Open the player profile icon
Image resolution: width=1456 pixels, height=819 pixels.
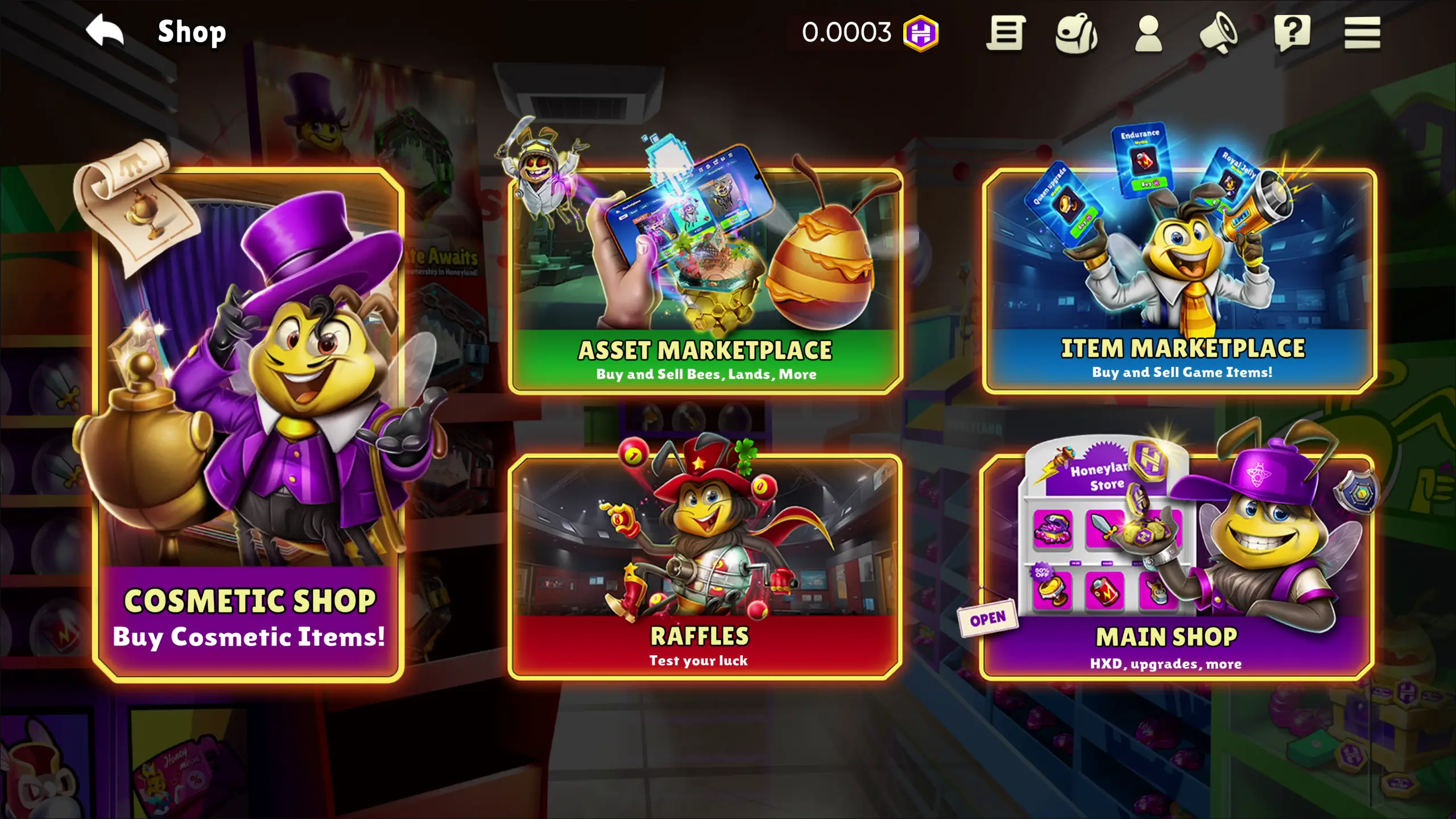pos(1148,34)
